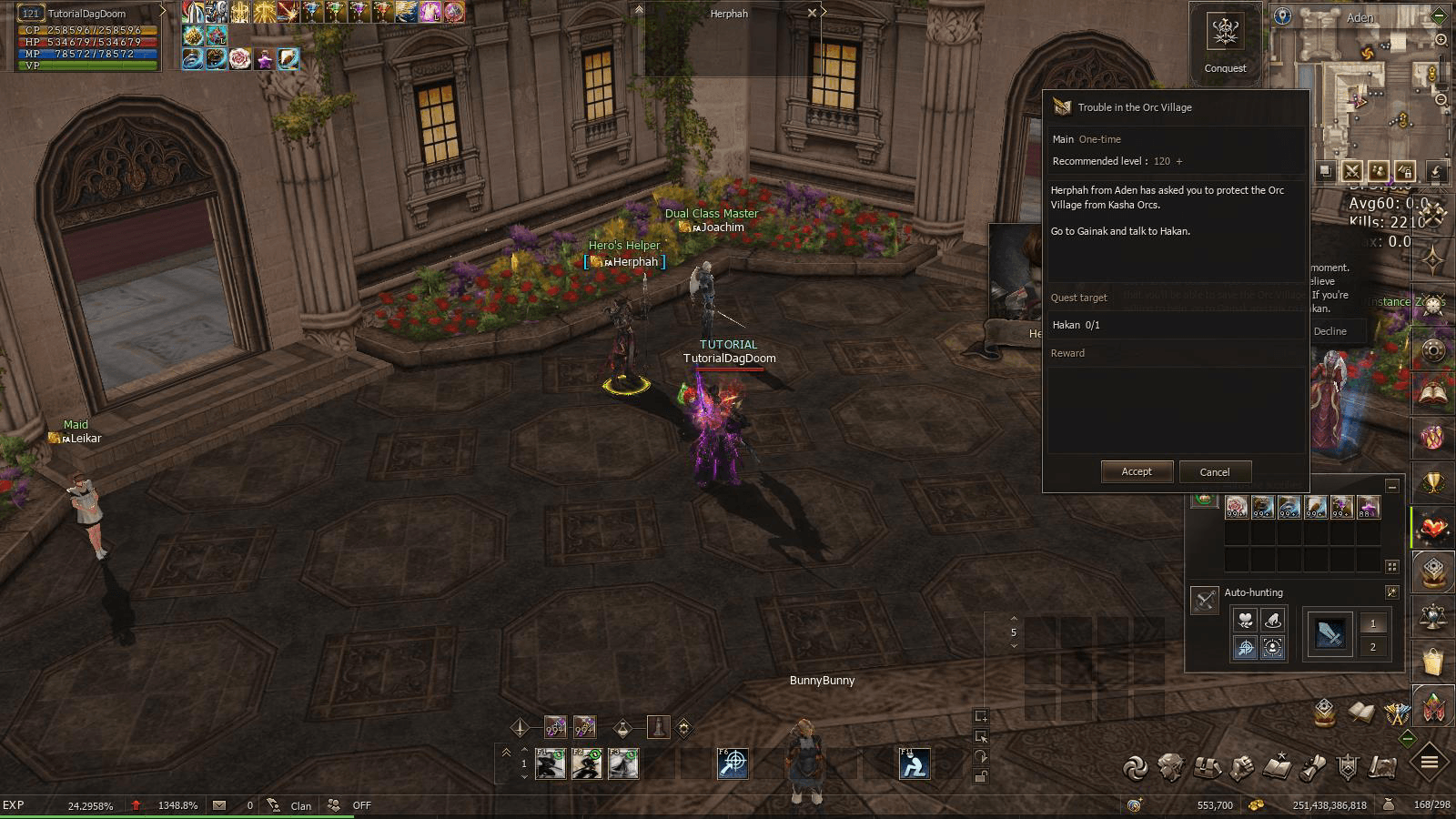Image resolution: width=1456 pixels, height=819 pixels.
Task: Open the Clan chat button
Action: [300, 805]
